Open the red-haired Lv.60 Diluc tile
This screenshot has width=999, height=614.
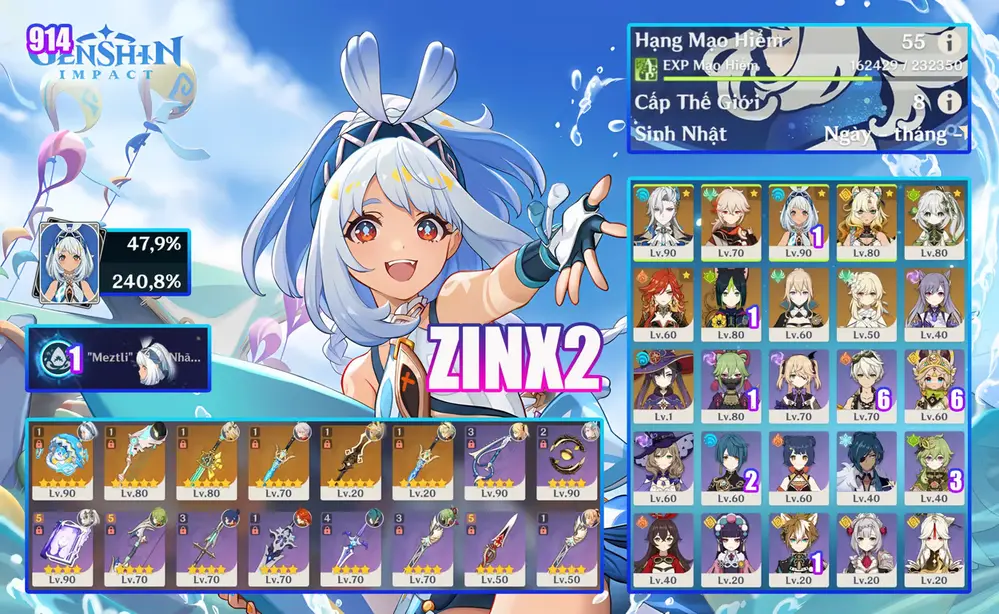[x=664, y=299]
